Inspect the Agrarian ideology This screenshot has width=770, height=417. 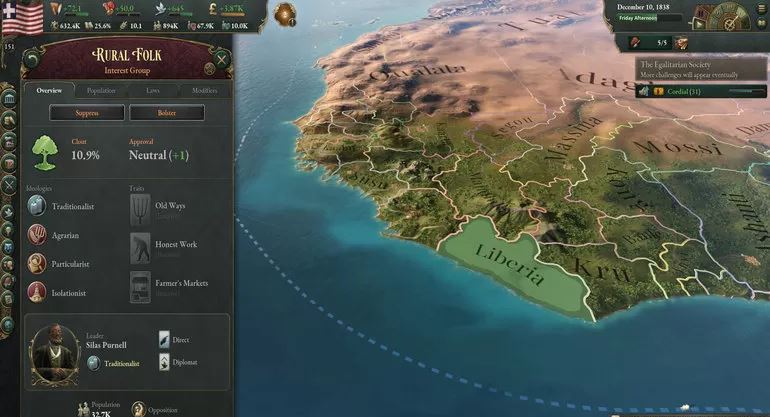pyautogui.click(x=37, y=235)
